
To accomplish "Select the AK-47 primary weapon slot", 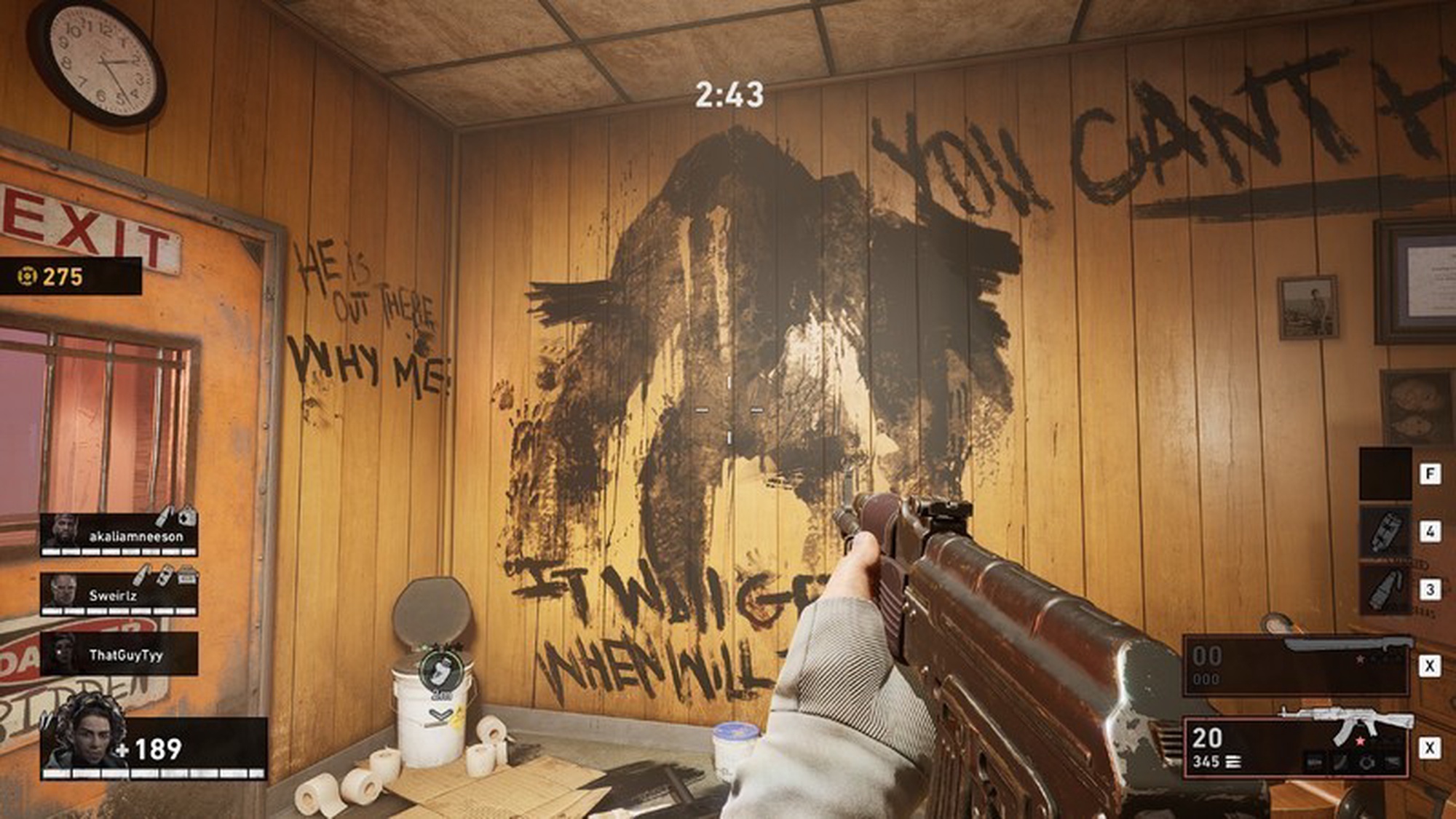I will 1295,747.
